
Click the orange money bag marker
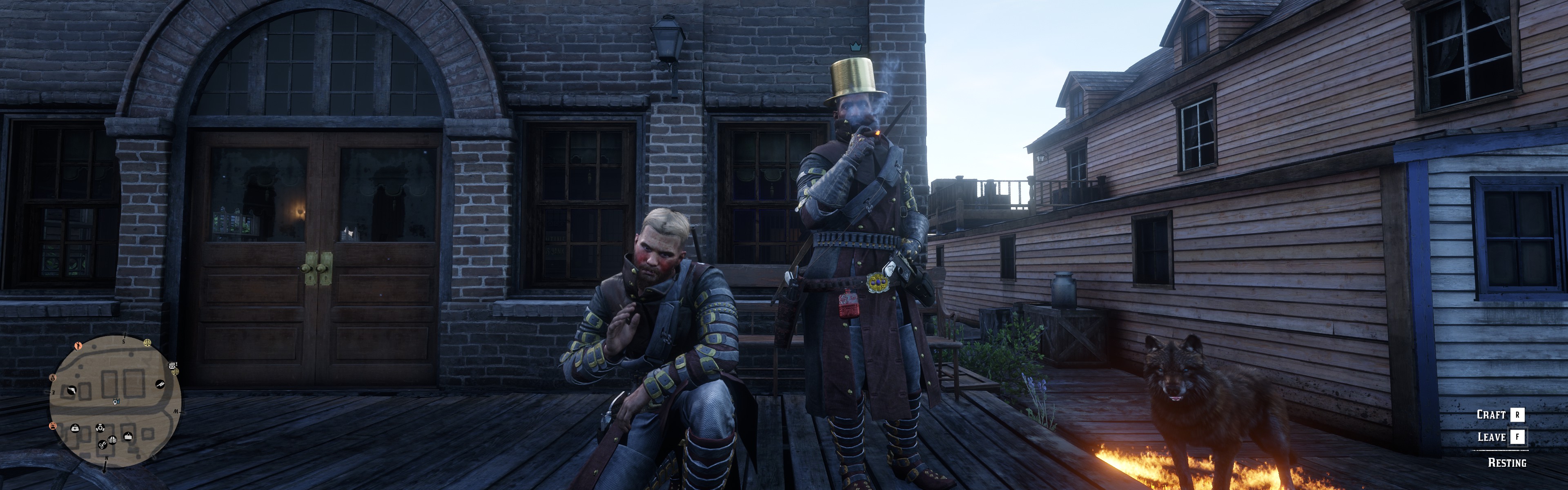52,377
